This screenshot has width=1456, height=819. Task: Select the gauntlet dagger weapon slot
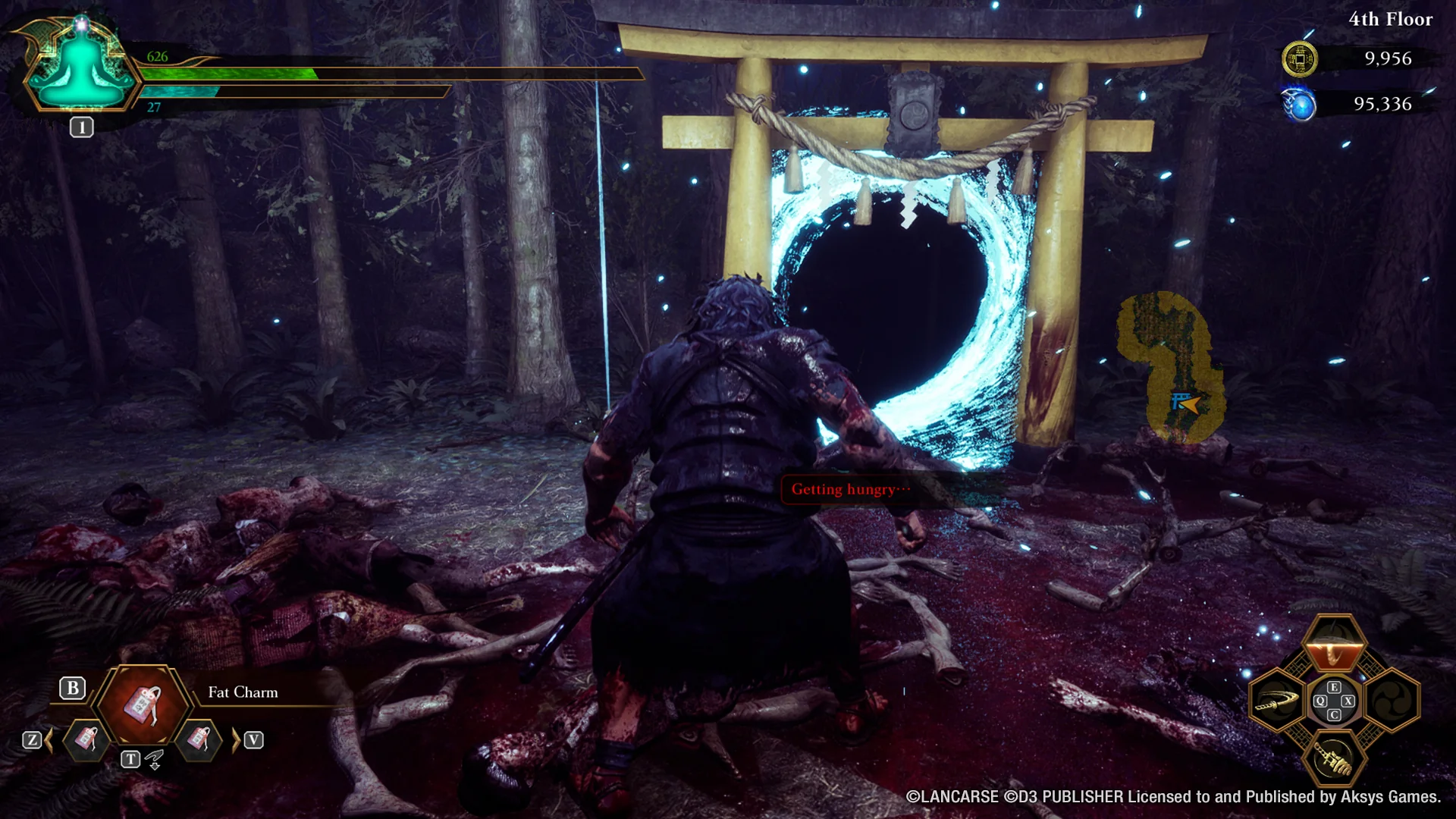1334,758
